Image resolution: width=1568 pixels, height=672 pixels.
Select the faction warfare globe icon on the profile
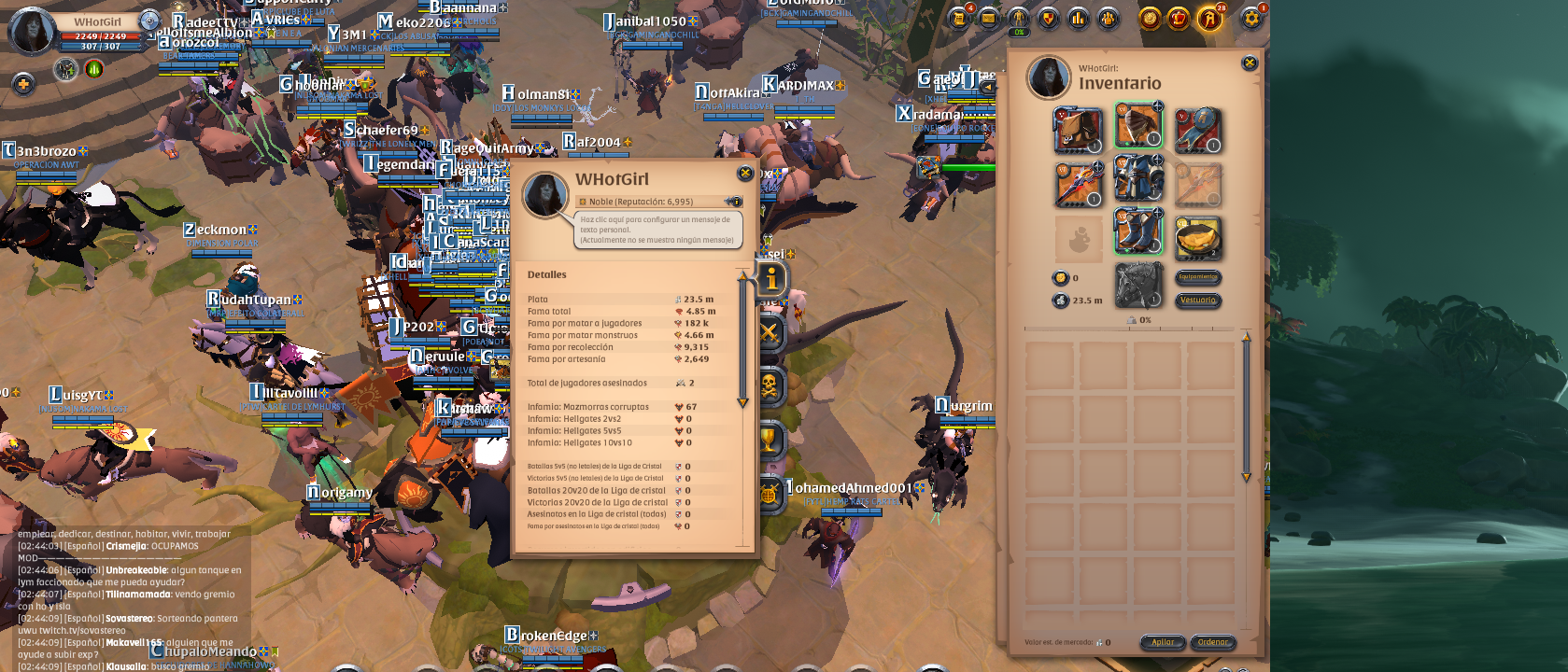[768, 493]
